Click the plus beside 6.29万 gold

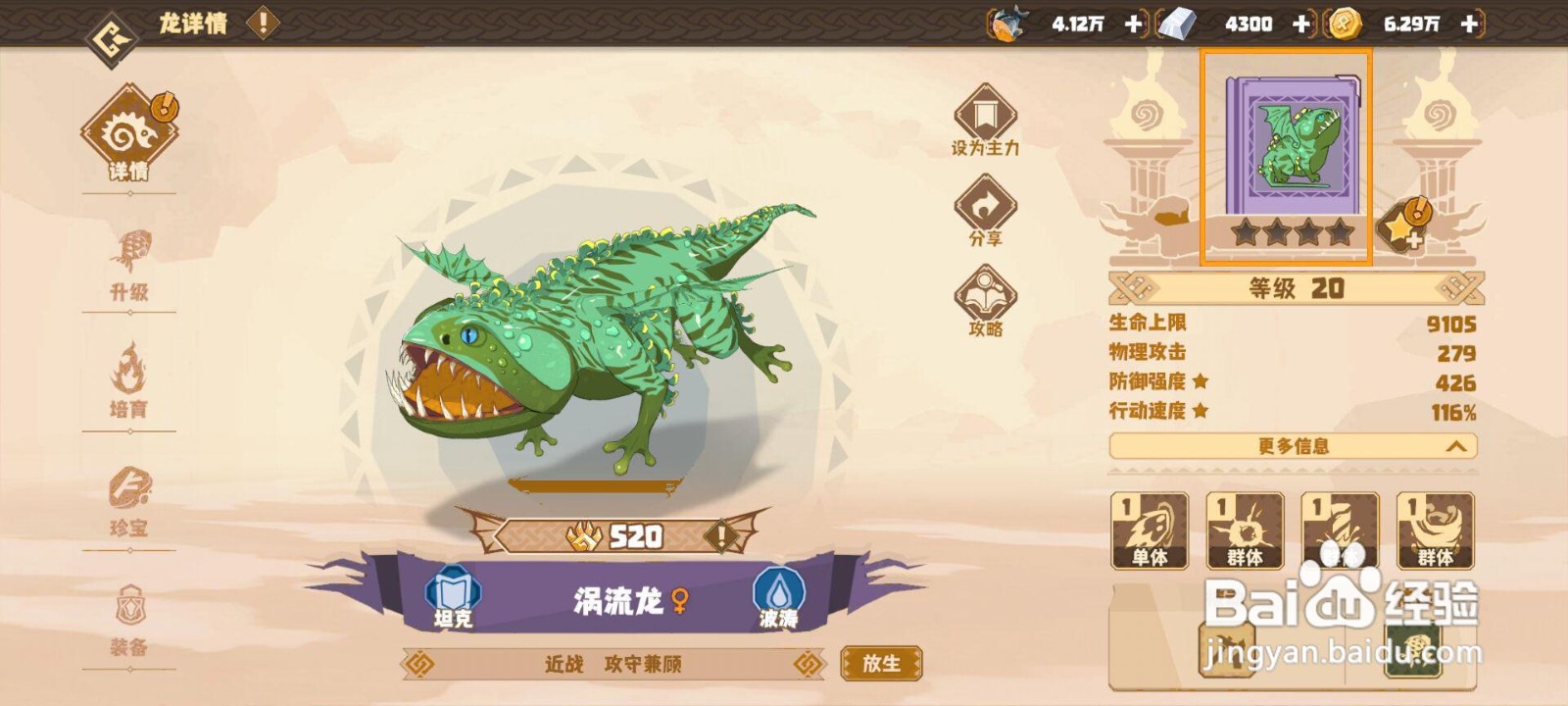(x=1467, y=23)
